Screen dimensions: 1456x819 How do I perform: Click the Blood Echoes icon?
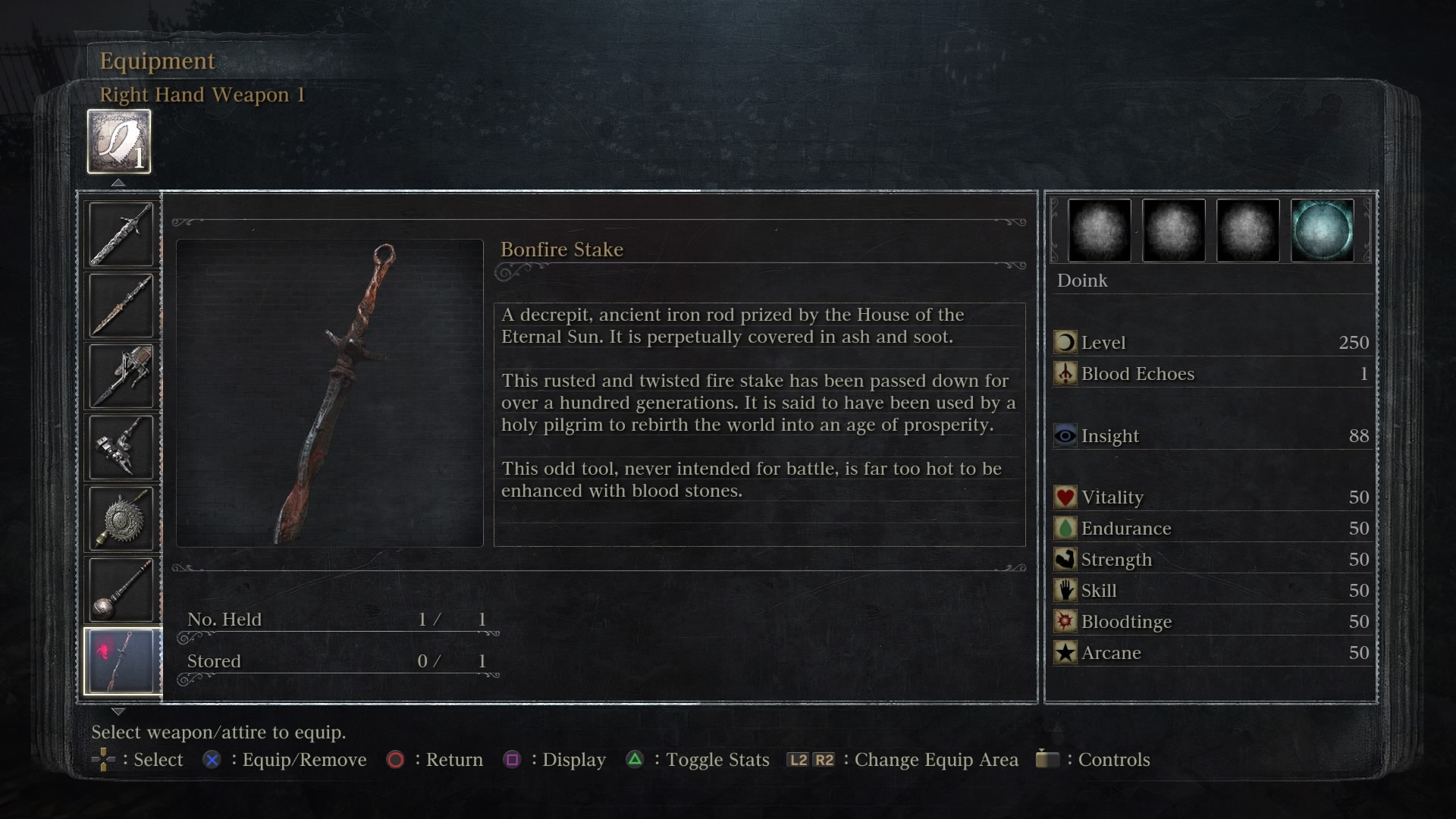1065,374
